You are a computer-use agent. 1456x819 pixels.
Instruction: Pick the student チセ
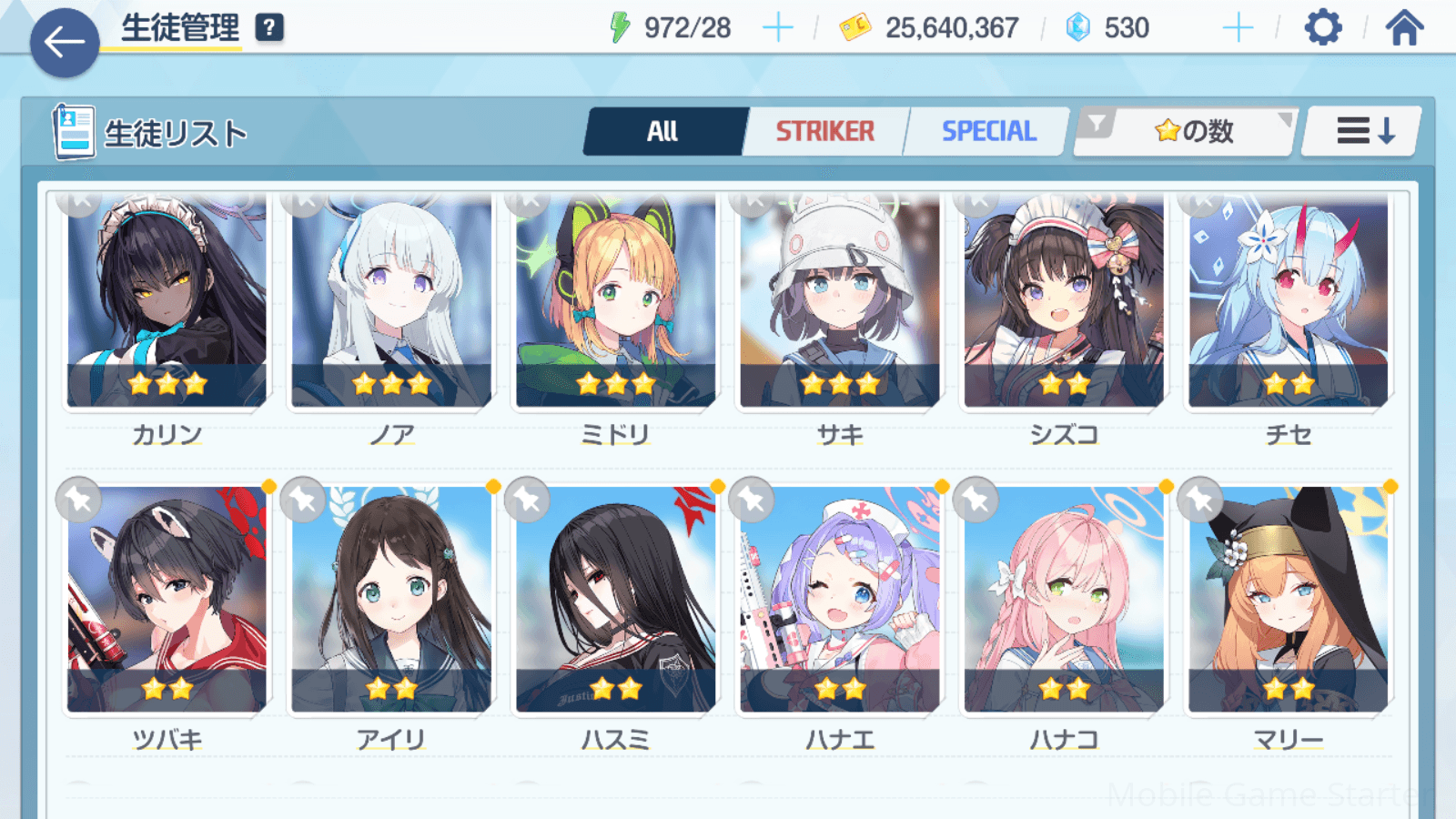coord(1288,300)
